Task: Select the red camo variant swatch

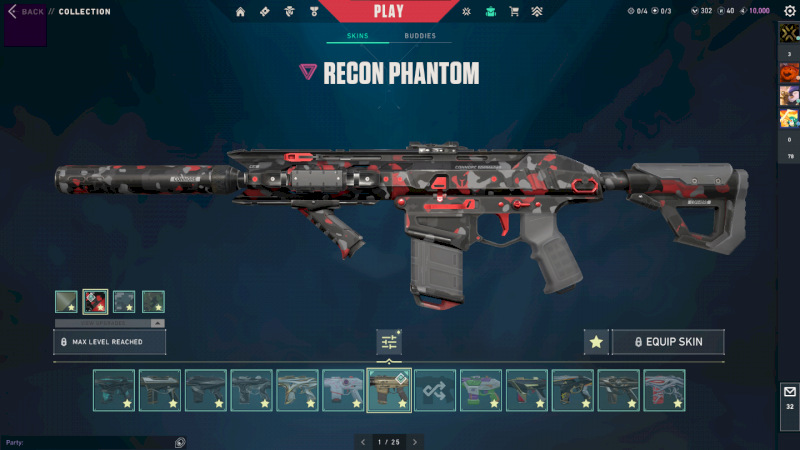Action: tap(95, 301)
